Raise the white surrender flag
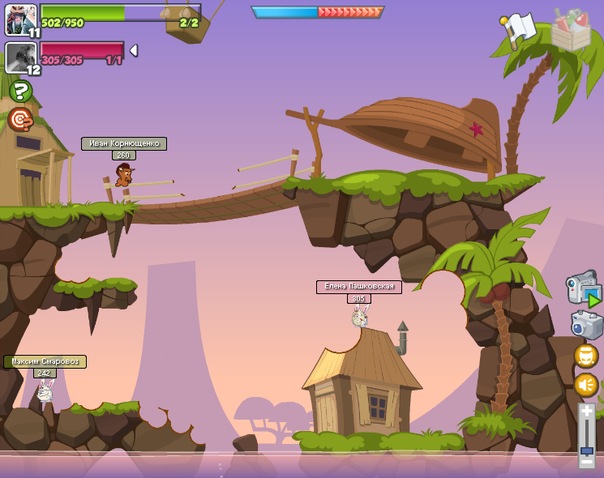The width and height of the screenshot is (604, 478). pyautogui.click(x=519, y=28)
